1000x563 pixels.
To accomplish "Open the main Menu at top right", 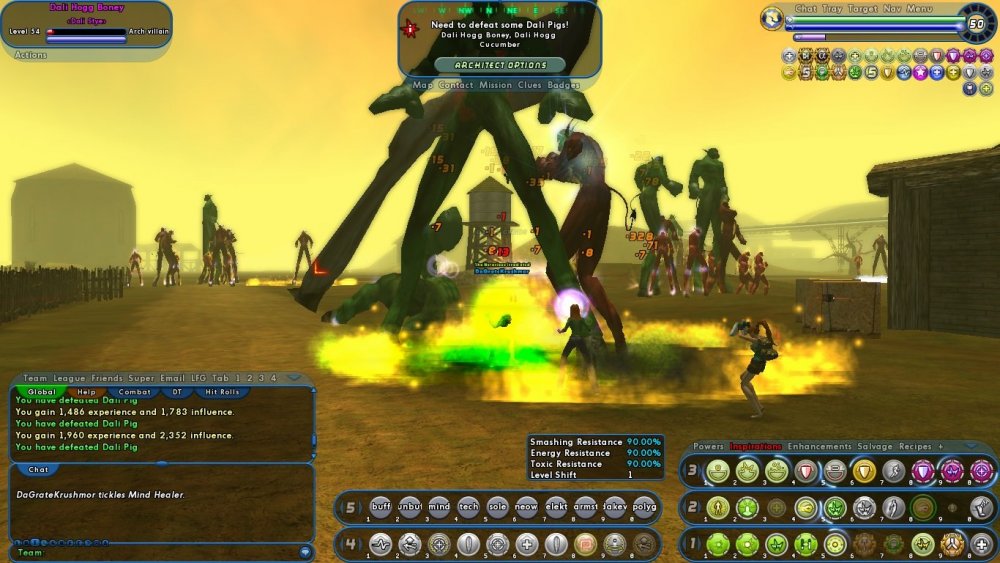I will [x=918, y=9].
